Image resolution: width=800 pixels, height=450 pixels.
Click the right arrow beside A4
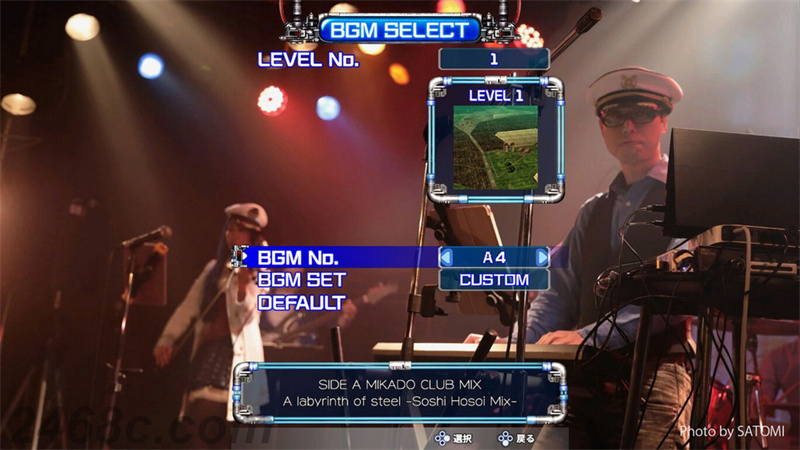[542, 257]
